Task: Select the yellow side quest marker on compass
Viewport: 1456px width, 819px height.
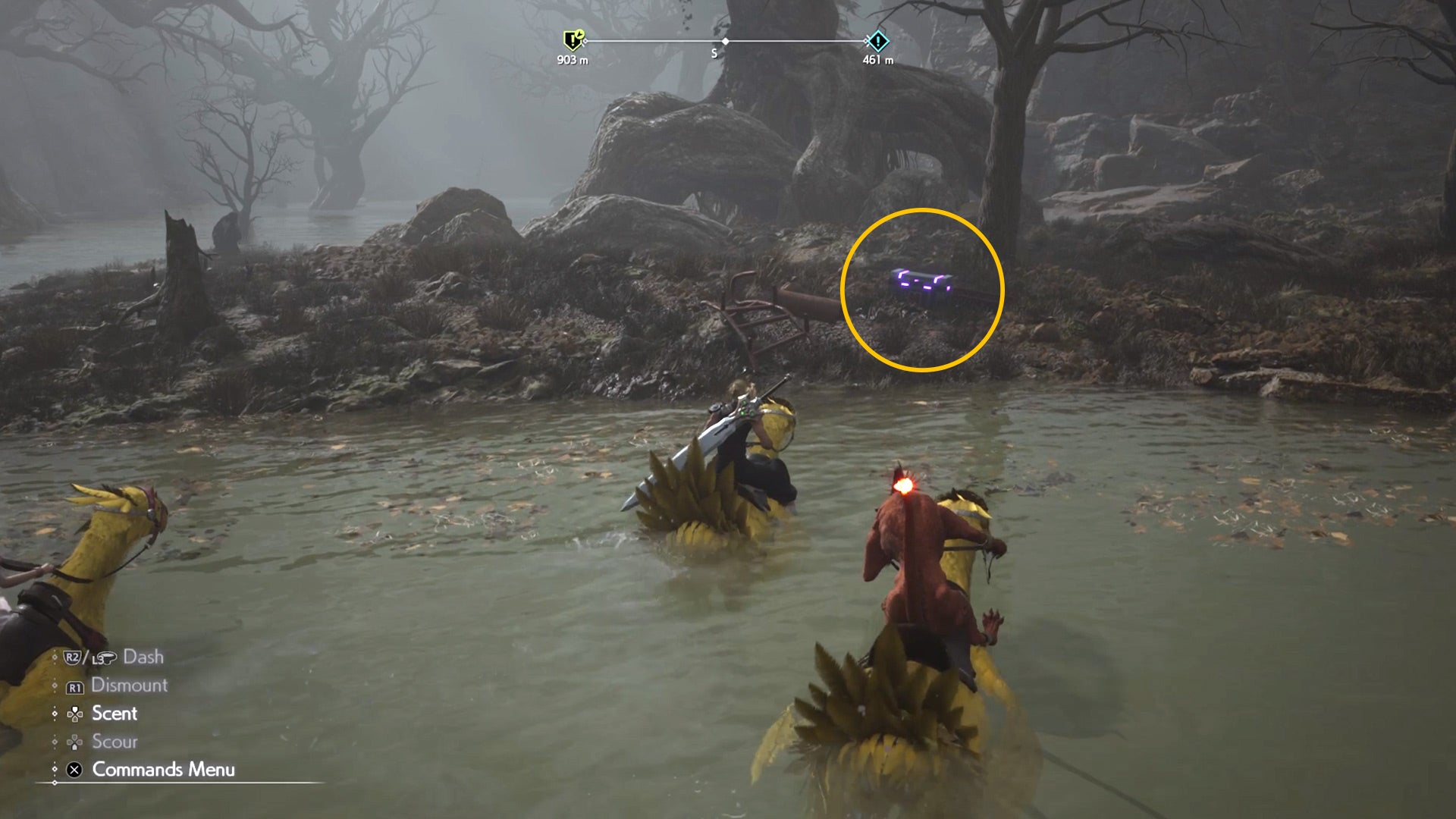Action: click(x=573, y=39)
